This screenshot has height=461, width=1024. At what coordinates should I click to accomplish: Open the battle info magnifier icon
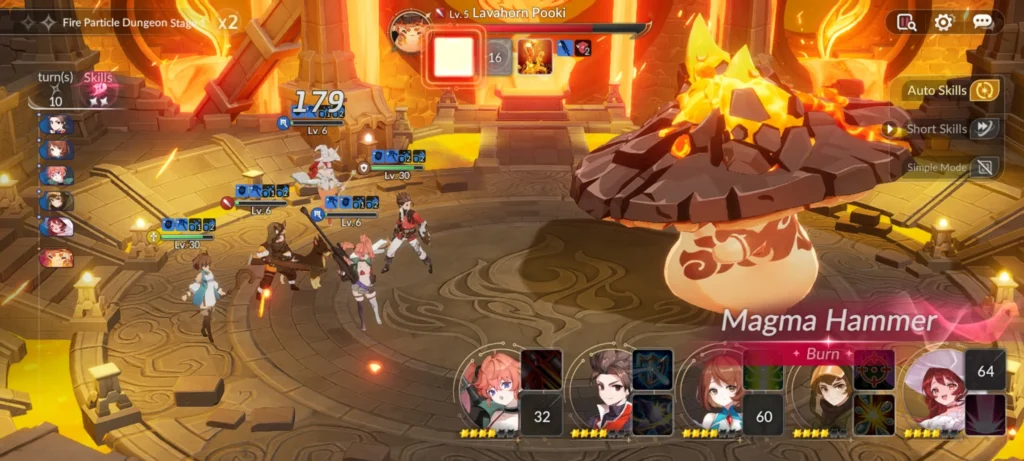tap(907, 22)
